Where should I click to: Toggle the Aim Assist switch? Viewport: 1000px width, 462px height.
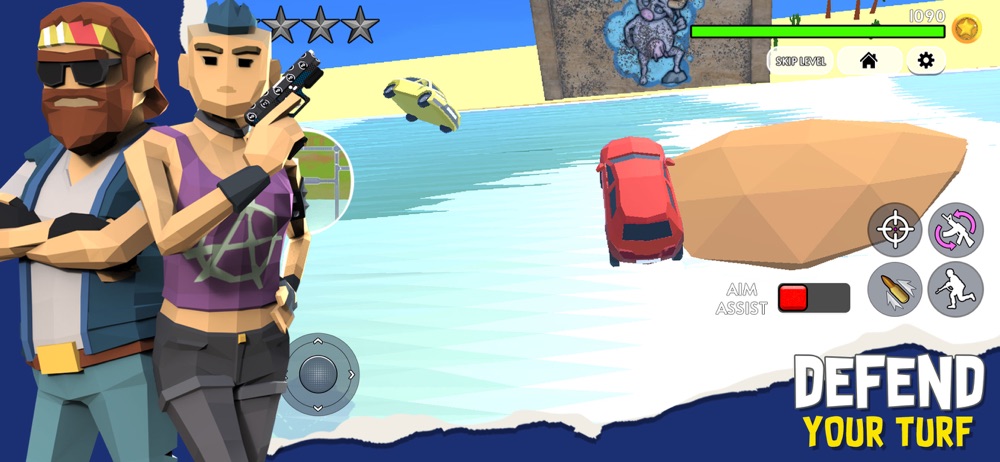tap(814, 298)
